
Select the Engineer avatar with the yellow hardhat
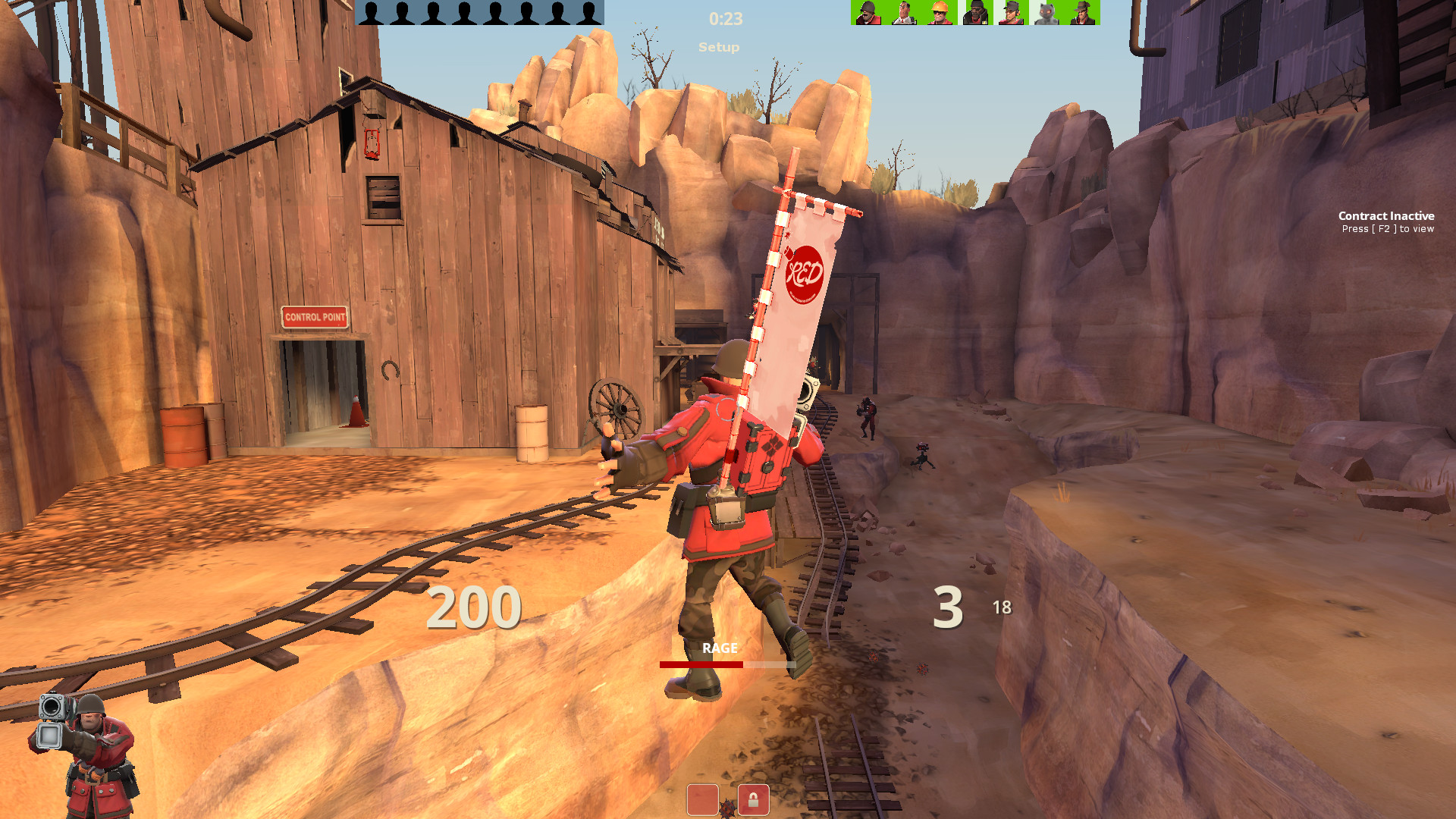point(939,13)
